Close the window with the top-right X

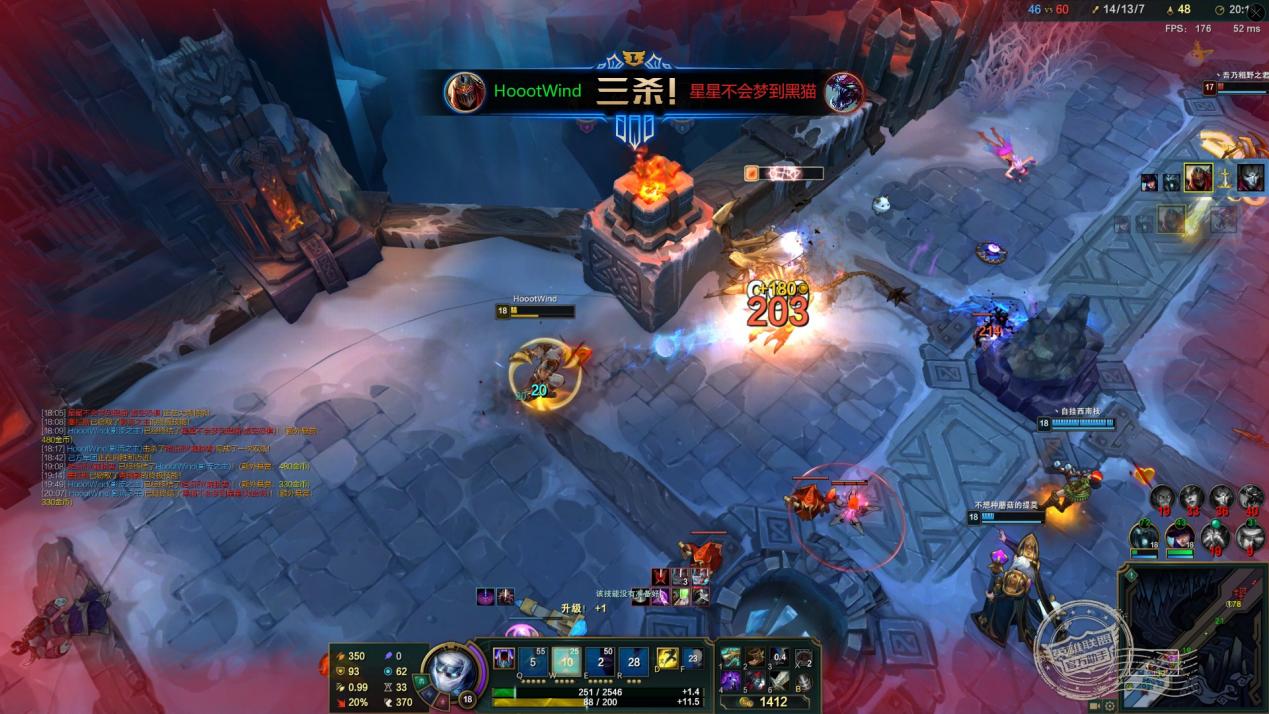tap(1257, 11)
